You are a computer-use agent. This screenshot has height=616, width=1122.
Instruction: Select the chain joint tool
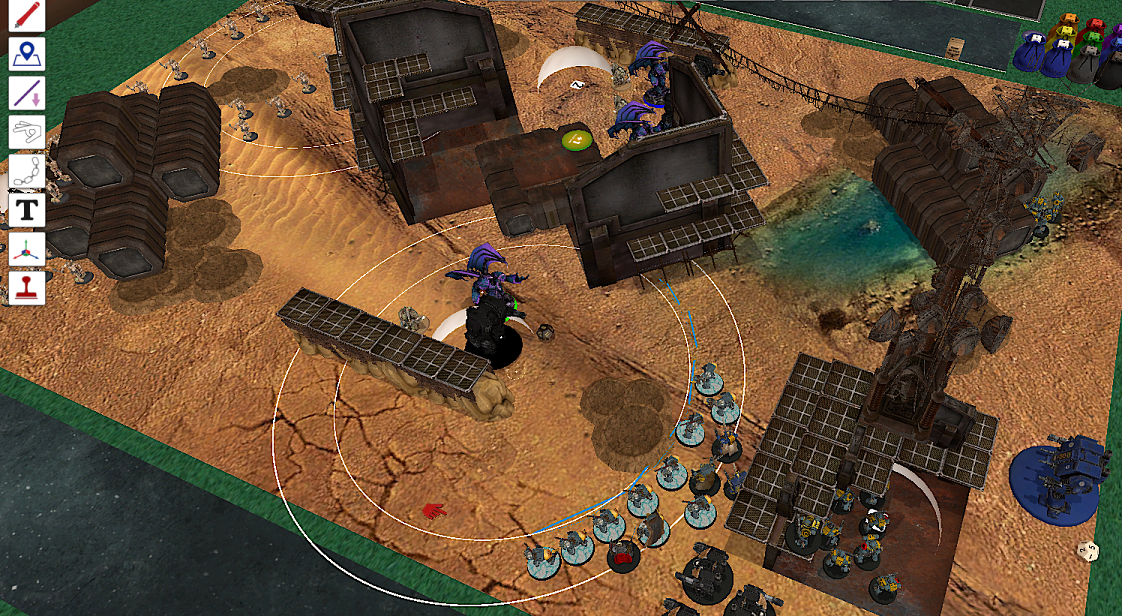pyautogui.click(x=27, y=171)
